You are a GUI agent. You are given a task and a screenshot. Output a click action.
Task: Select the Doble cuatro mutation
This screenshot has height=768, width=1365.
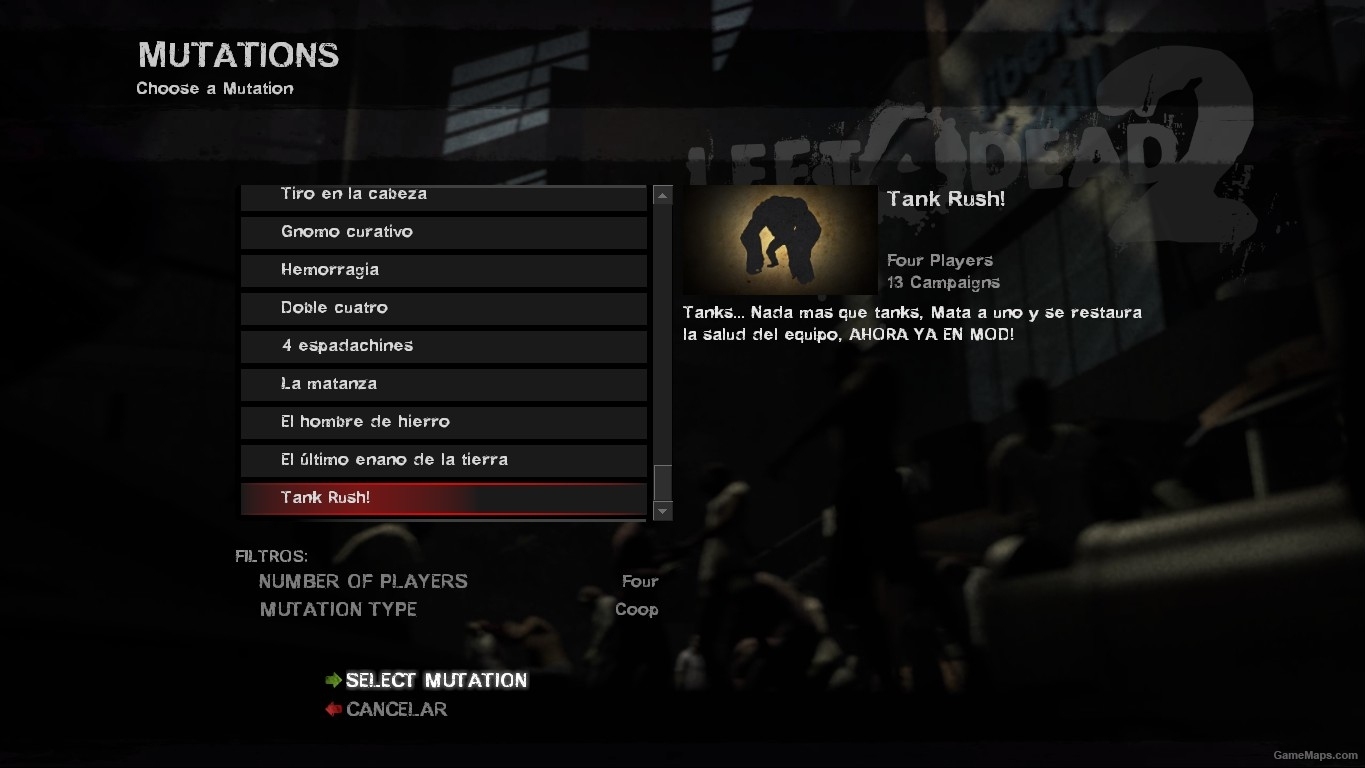(x=444, y=308)
